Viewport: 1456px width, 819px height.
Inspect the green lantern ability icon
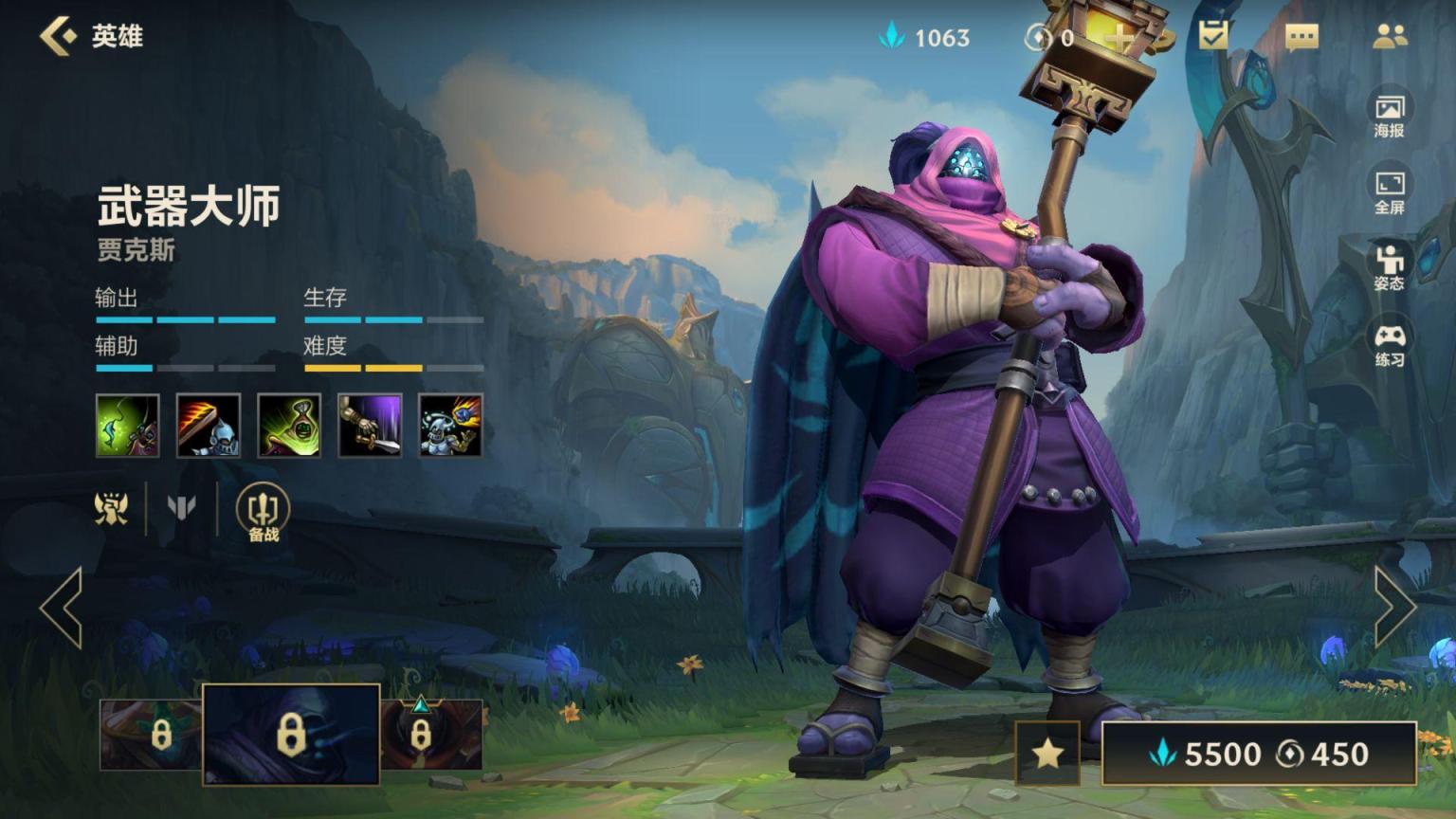(289, 426)
